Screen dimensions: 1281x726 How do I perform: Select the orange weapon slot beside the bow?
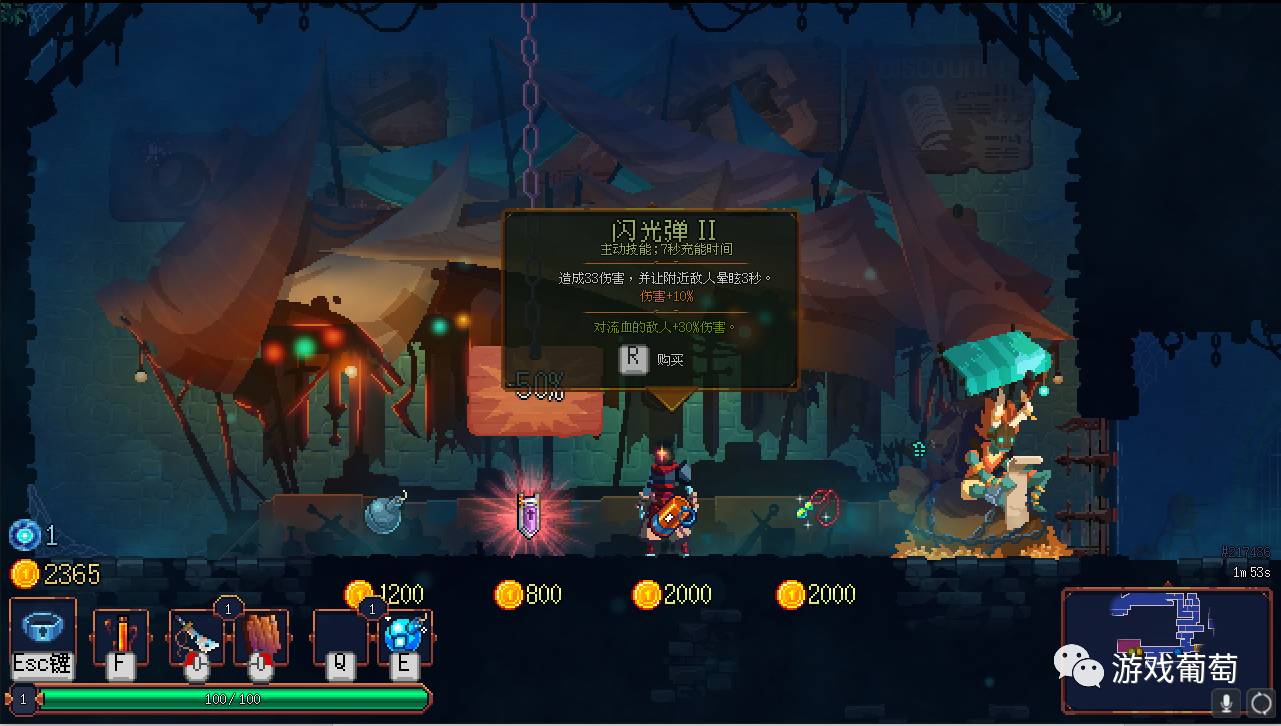click(x=261, y=634)
